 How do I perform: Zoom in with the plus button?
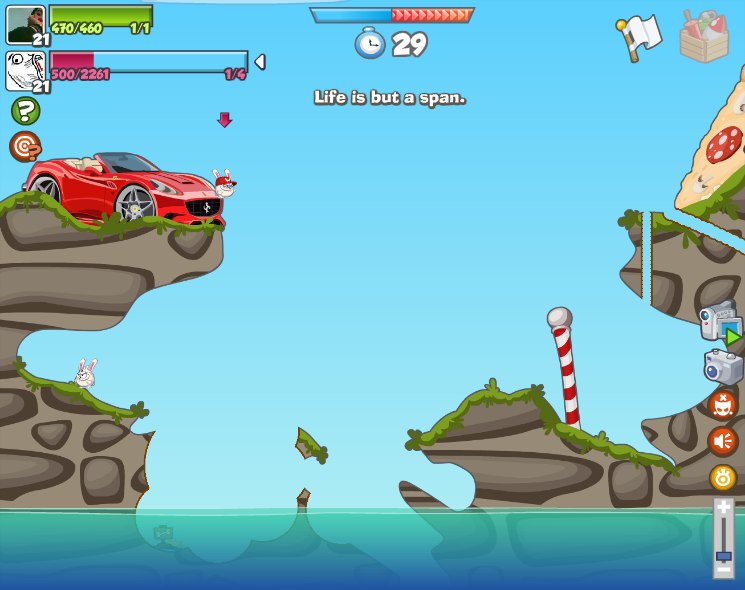click(x=723, y=508)
